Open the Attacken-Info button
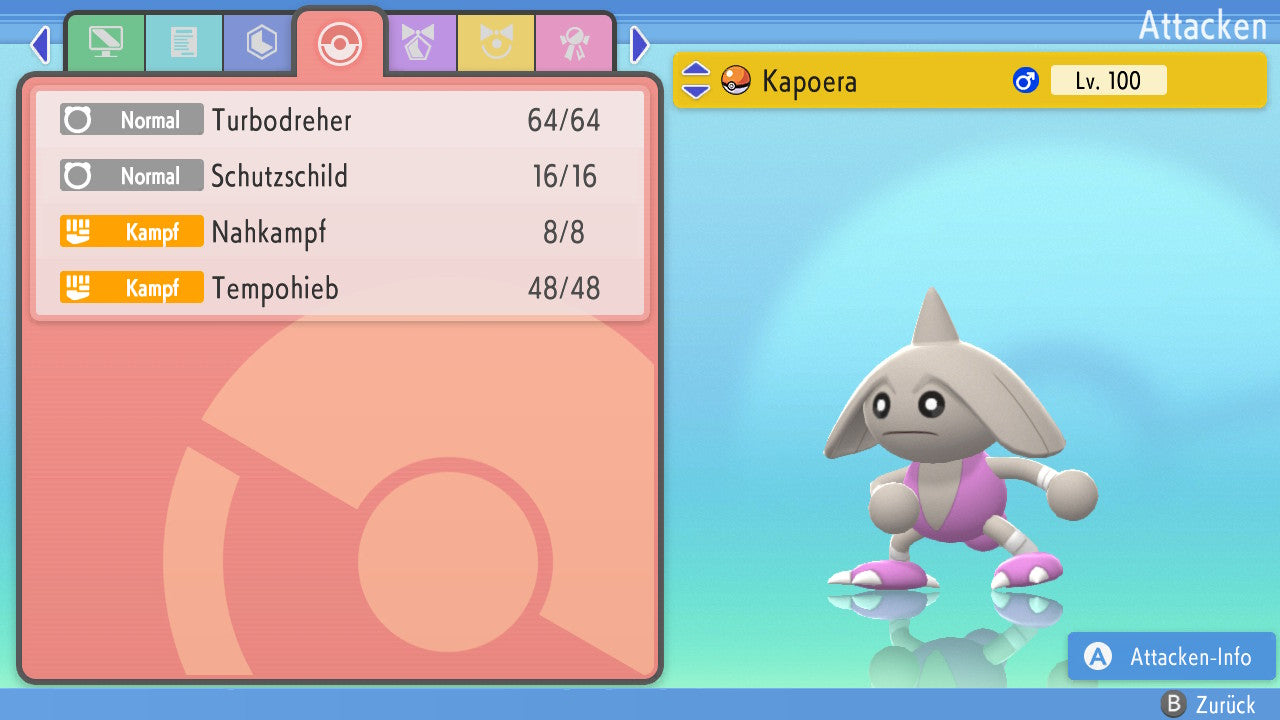The height and width of the screenshot is (720, 1280). tap(1172, 657)
